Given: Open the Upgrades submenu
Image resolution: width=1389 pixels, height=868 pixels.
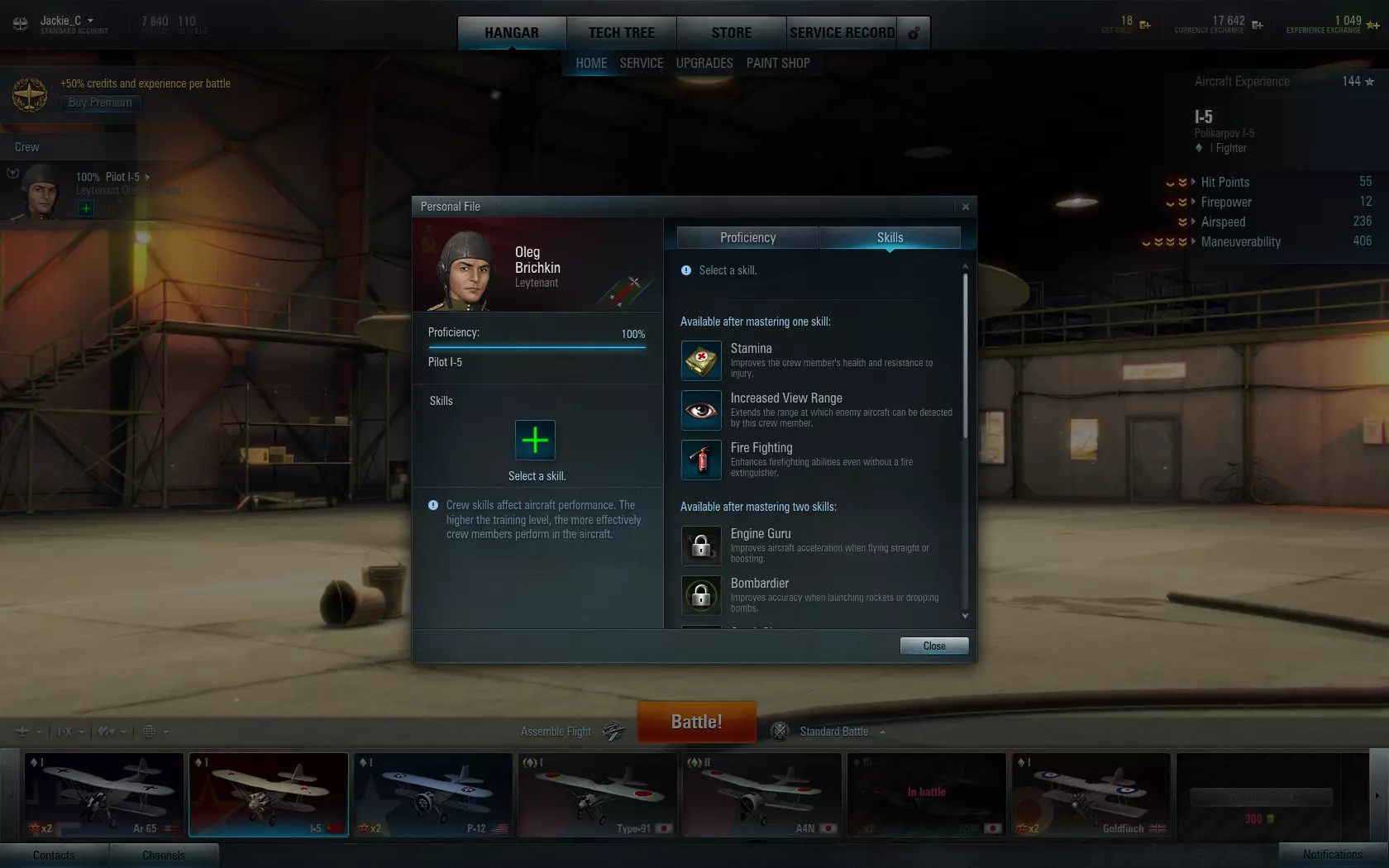Looking at the screenshot, I should 704,63.
